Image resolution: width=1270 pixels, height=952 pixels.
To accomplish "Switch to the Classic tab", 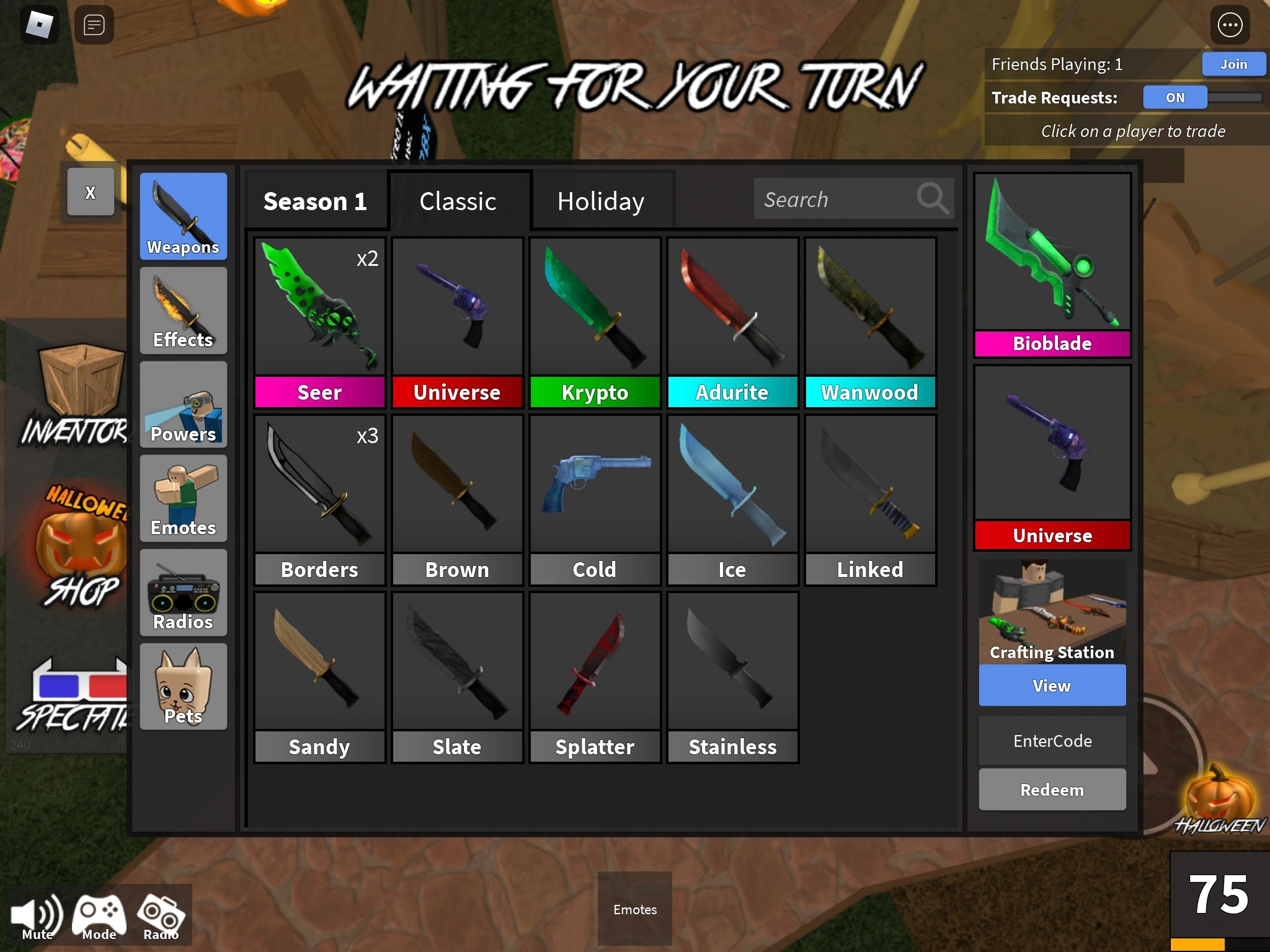I will [x=458, y=201].
